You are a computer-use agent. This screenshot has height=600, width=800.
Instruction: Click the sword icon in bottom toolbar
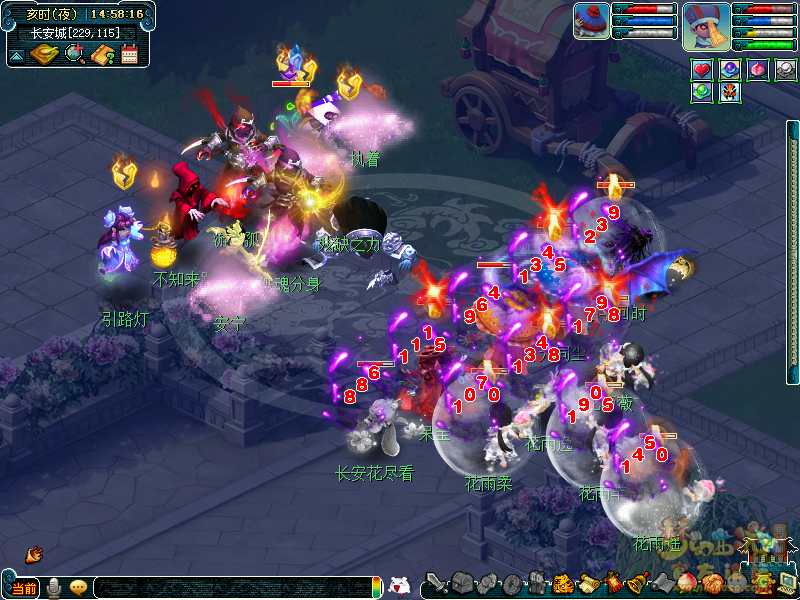(x=435, y=583)
